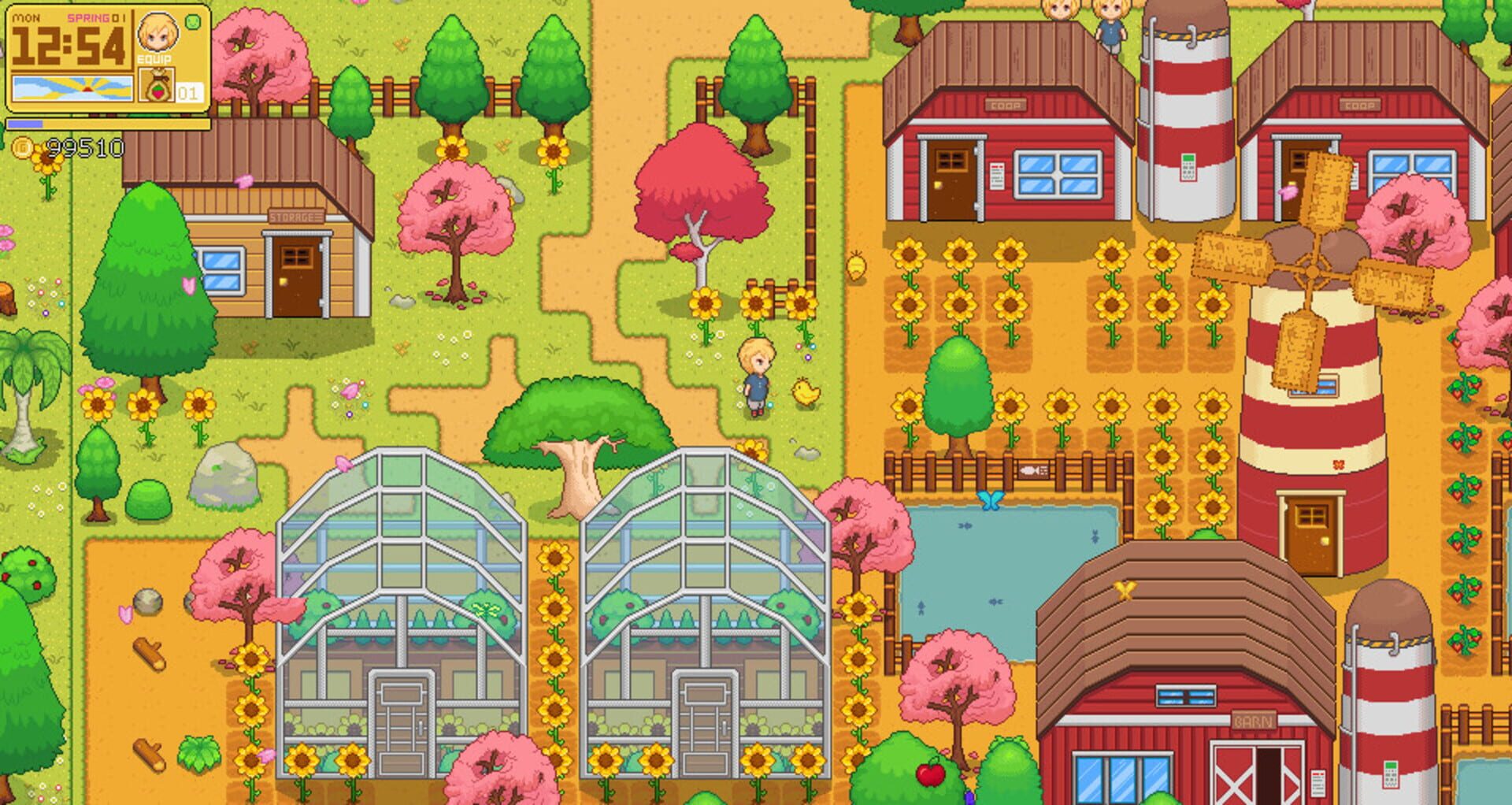Click the notice poster beside the coop door
The height and width of the screenshot is (805, 1512).
tap(998, 175)
